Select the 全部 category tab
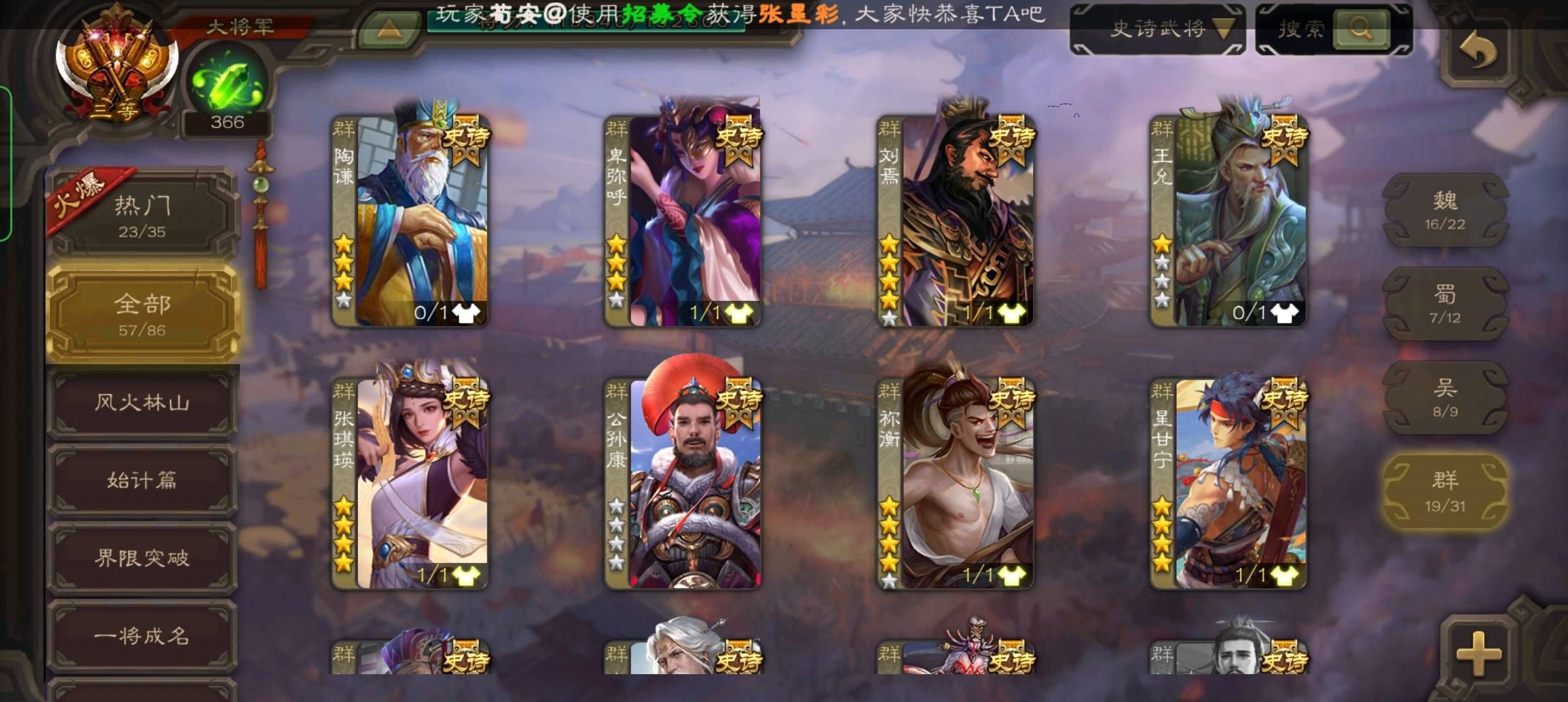Image resolution: width=1568 pixels, height=702 pixels. tap(143, 313)
